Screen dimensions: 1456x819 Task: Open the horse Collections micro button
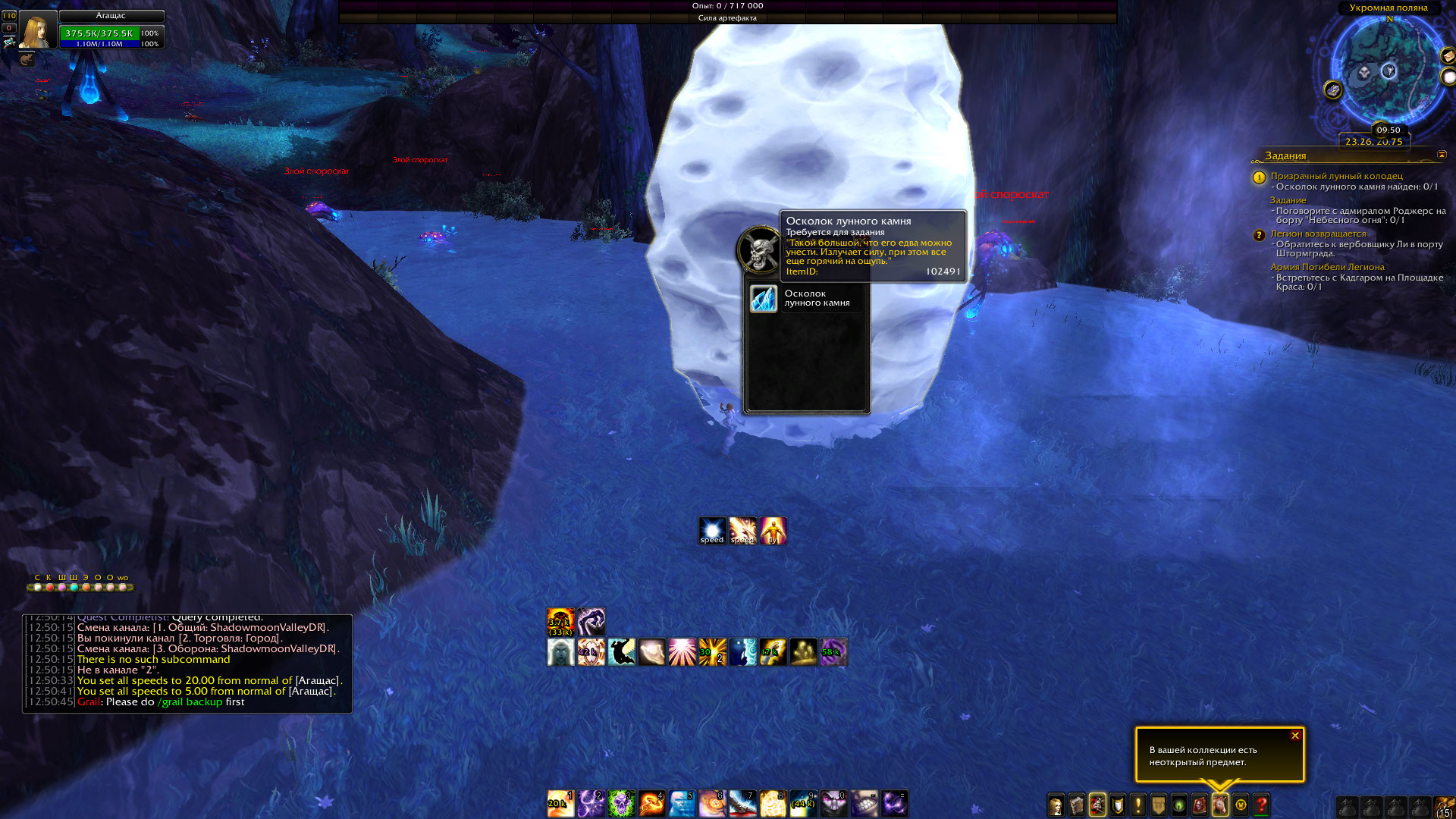coord(1220,805)
